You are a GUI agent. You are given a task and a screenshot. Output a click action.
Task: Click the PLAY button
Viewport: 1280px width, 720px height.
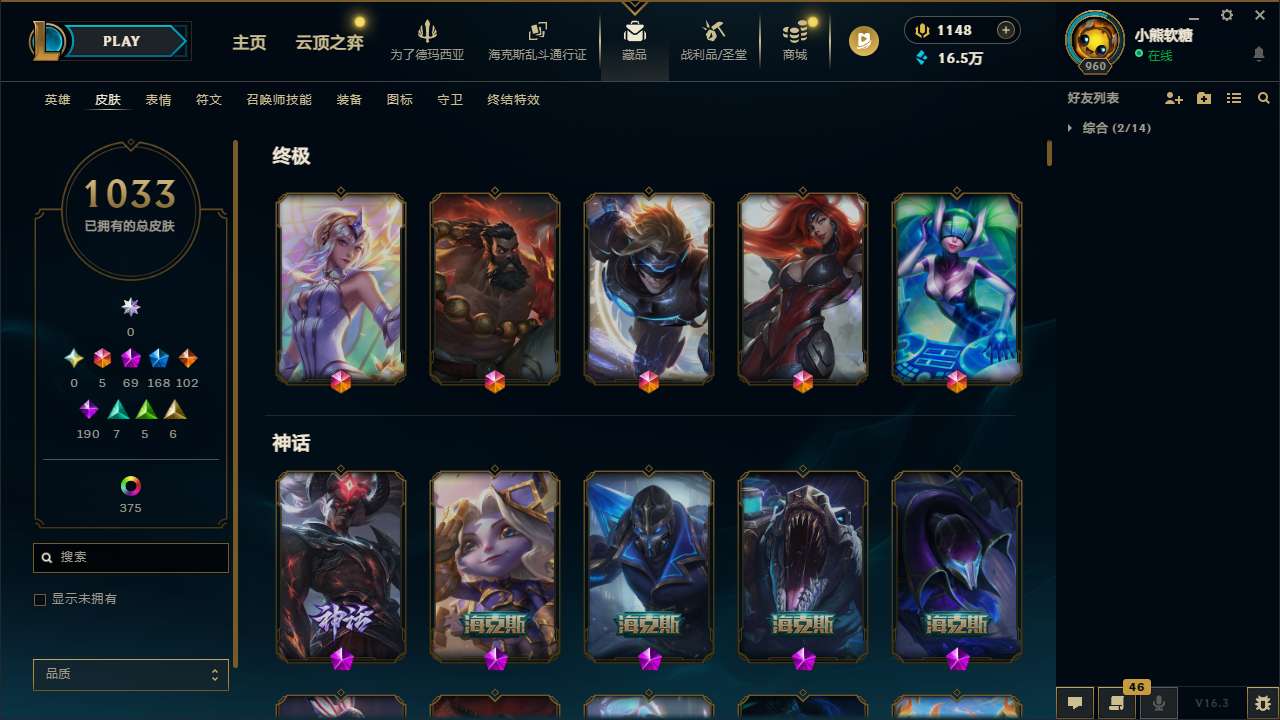point(121,41)
